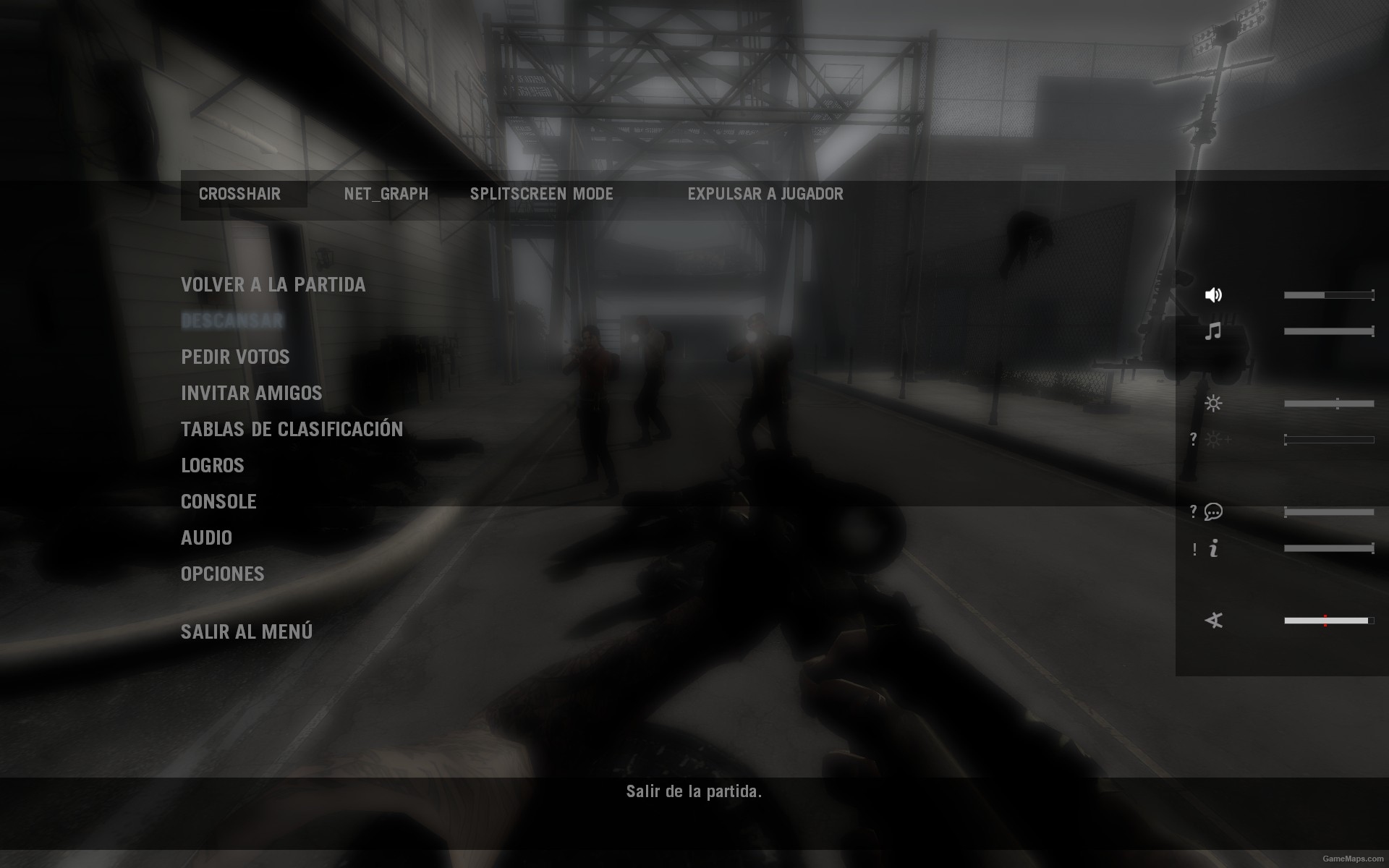The height and width of the screenshot is (868, 1389).
Task: Open PEDIR VOTOS from pause menu
Action: point(235,357)
